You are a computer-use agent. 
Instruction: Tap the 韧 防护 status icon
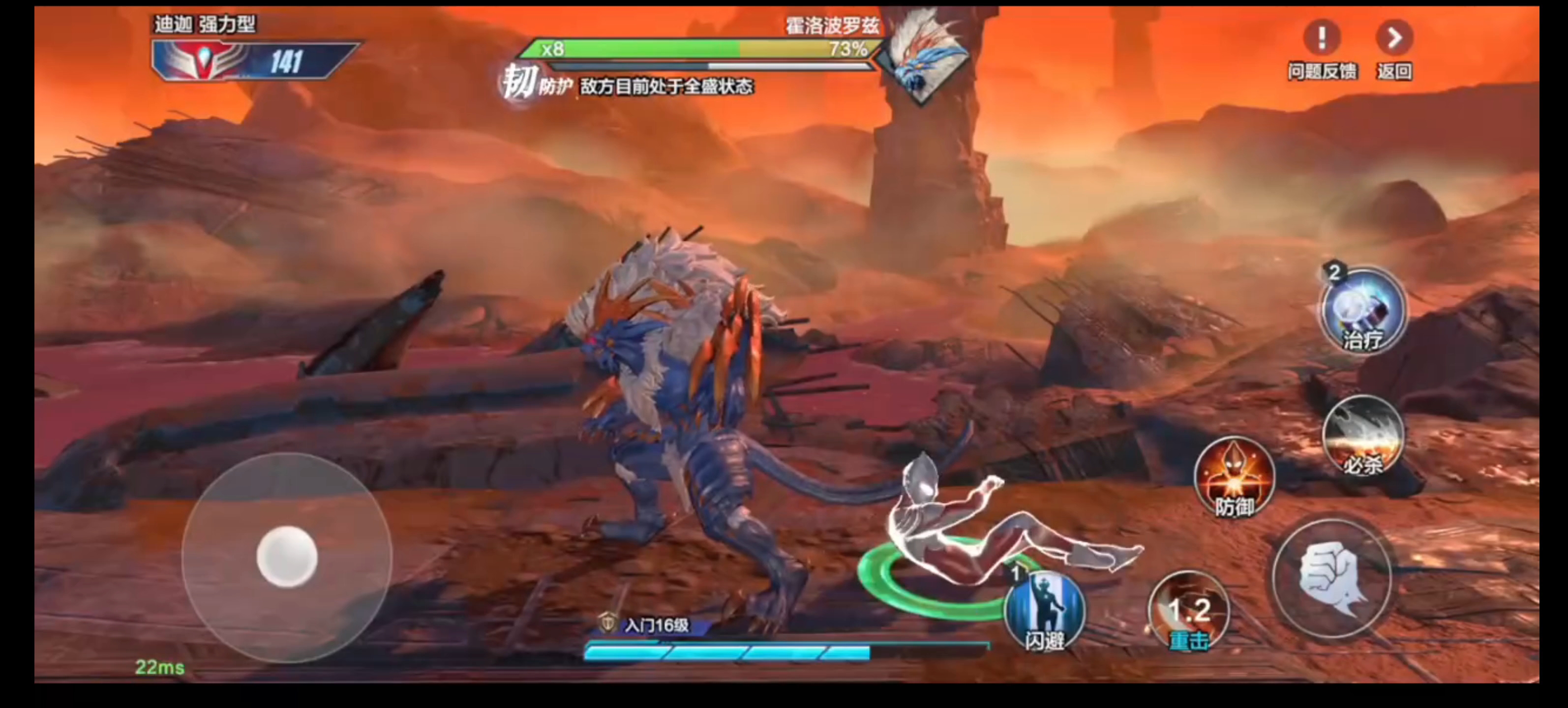tap(518, 83)
